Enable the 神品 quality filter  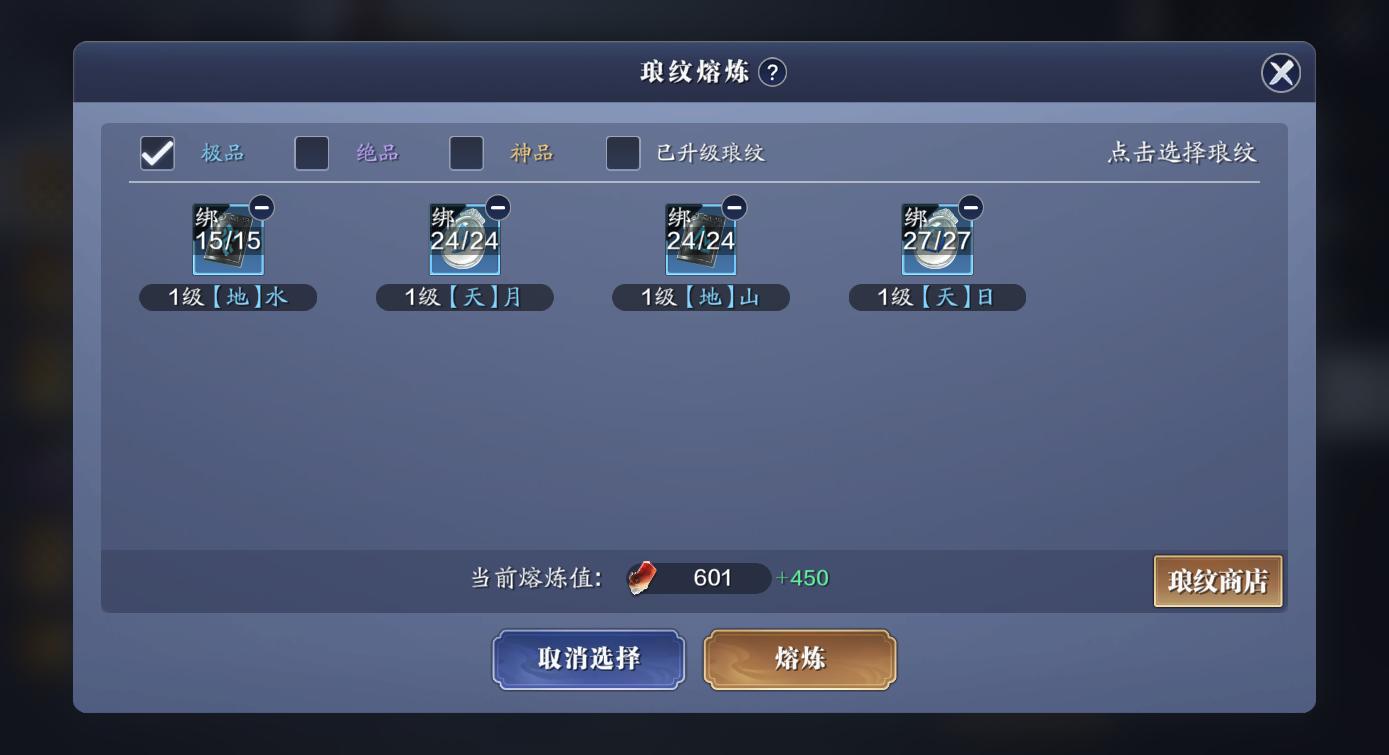click(x=466, y=153)
